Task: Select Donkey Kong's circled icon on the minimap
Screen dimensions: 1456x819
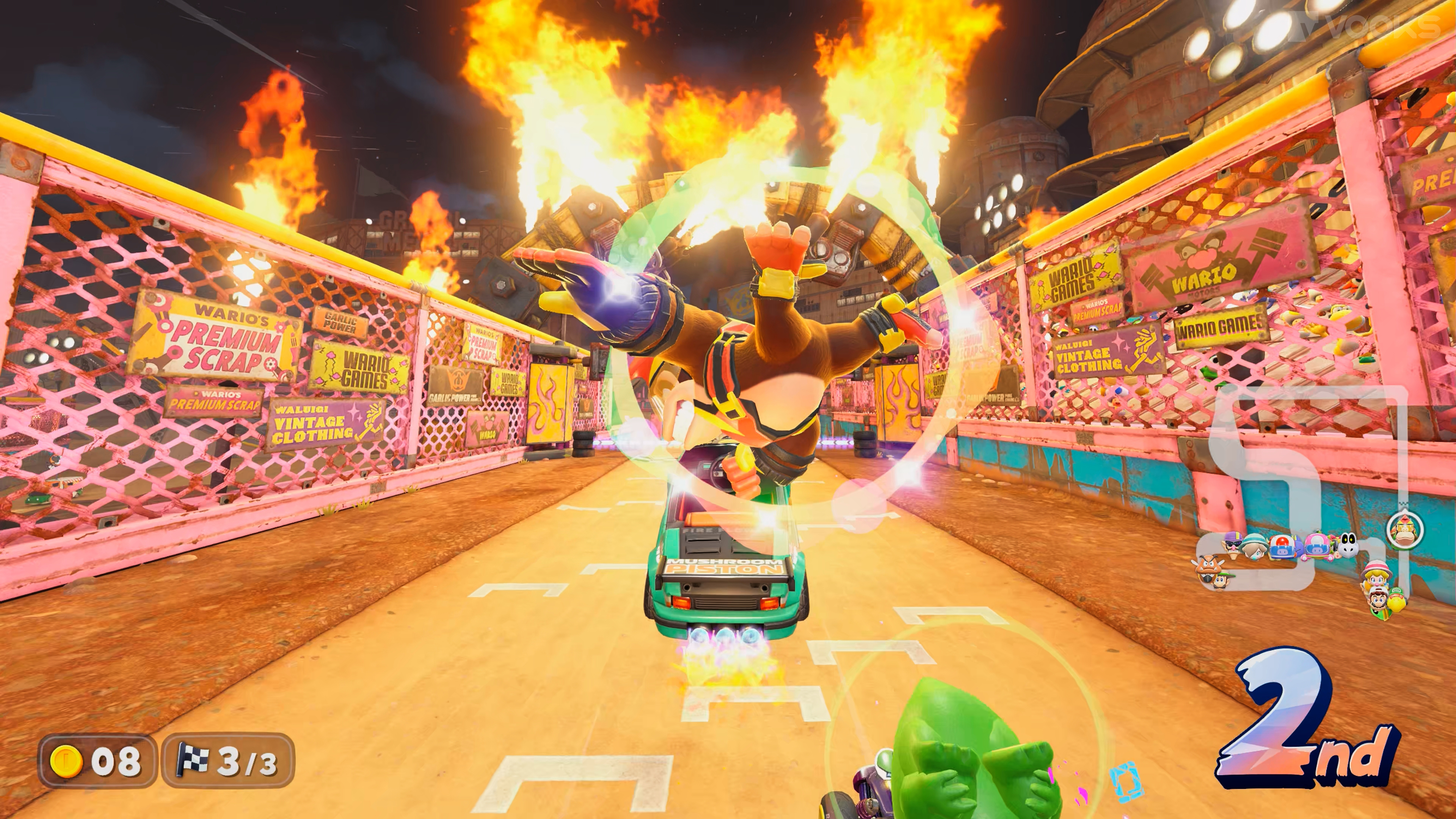Action: click(x=1405, y=531)
